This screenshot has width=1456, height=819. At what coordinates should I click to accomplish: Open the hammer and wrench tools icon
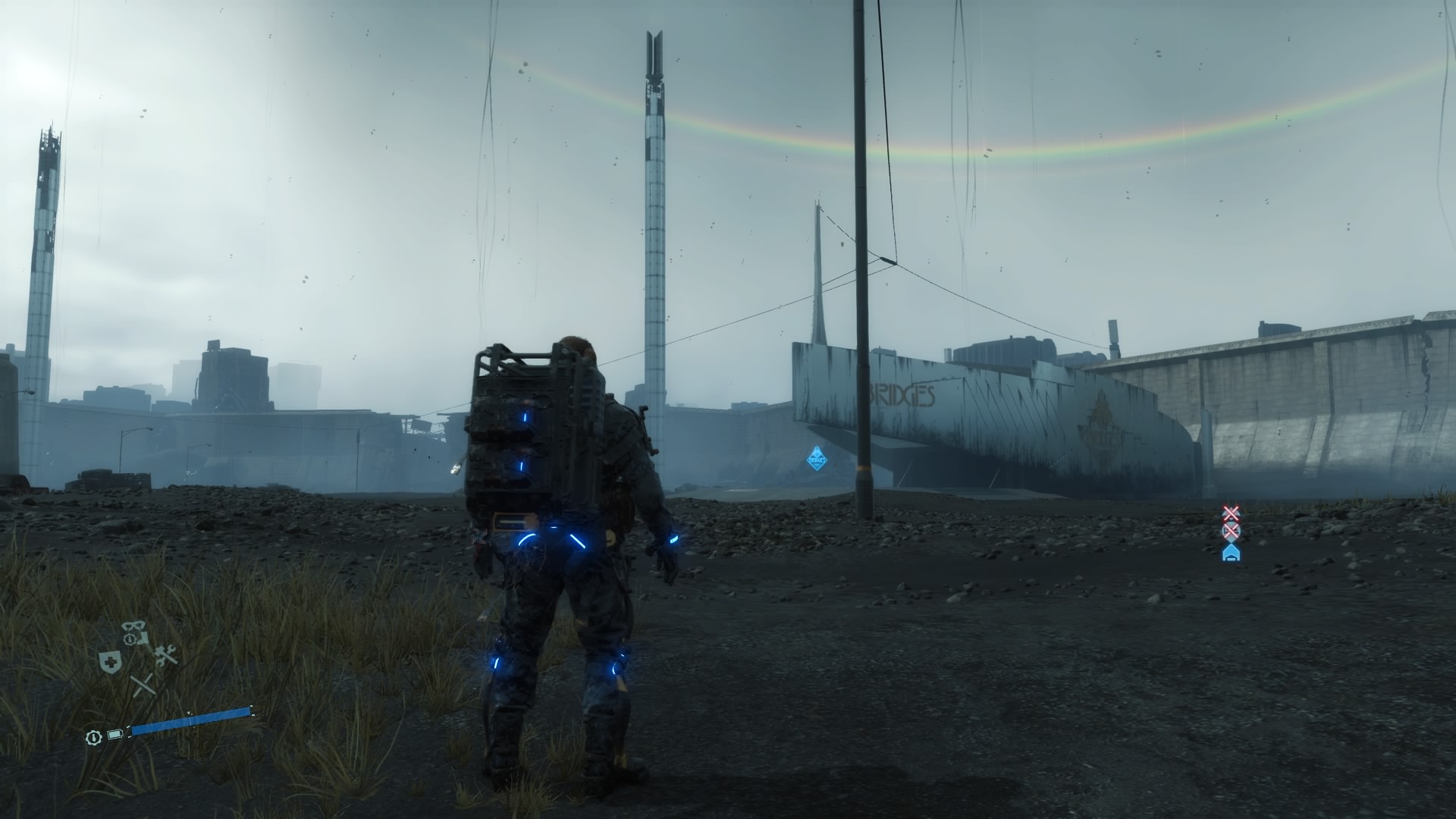(166, 654)
